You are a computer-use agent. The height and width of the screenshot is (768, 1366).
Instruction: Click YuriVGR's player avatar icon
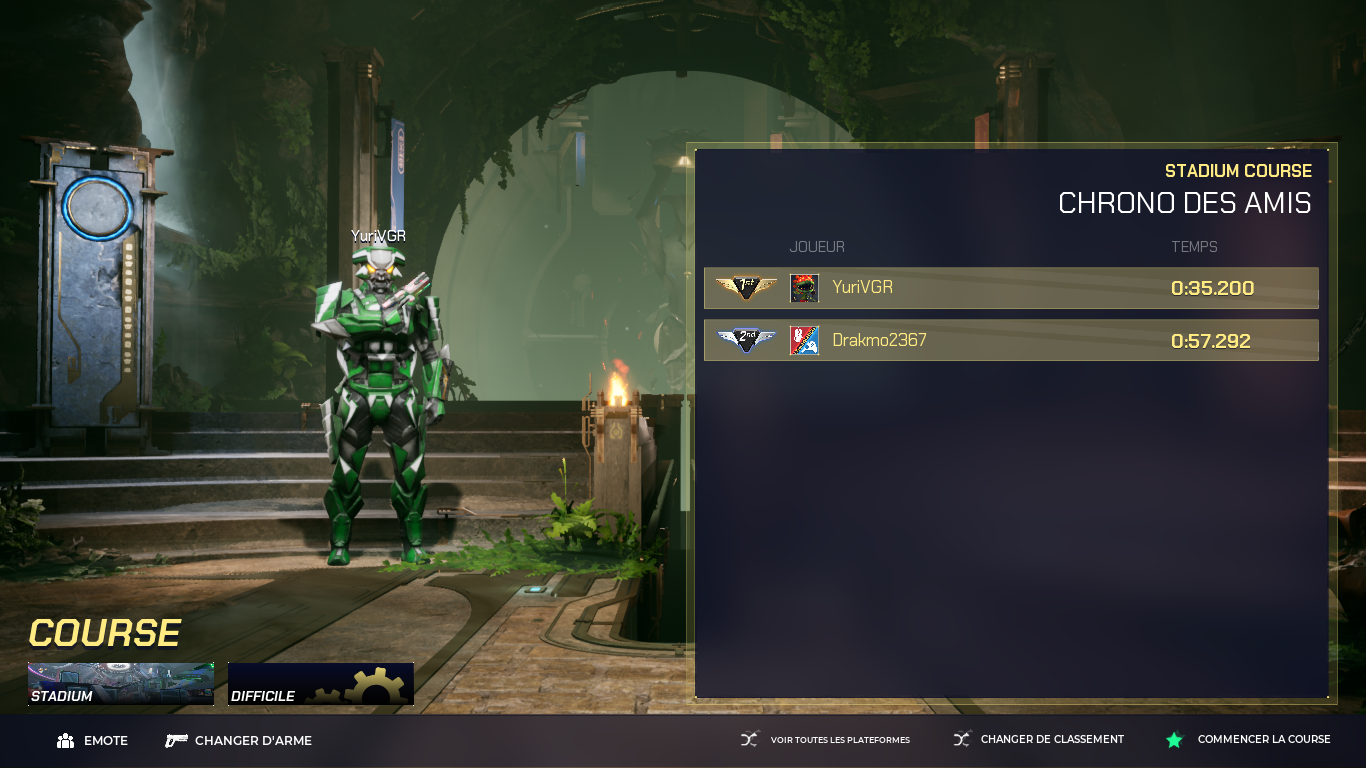tap(804, 288)
